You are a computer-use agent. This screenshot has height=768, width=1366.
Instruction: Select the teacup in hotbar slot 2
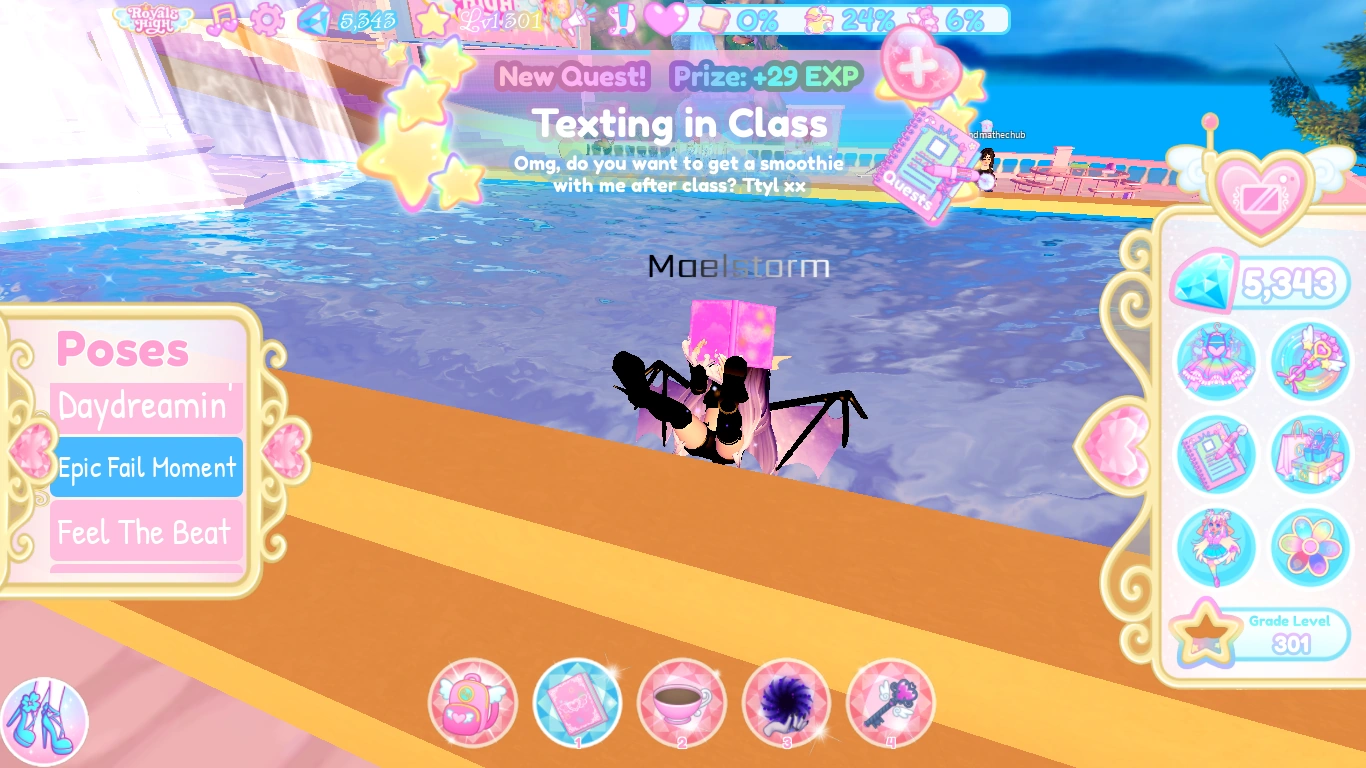pyautogui.click(x=682, y=704)
